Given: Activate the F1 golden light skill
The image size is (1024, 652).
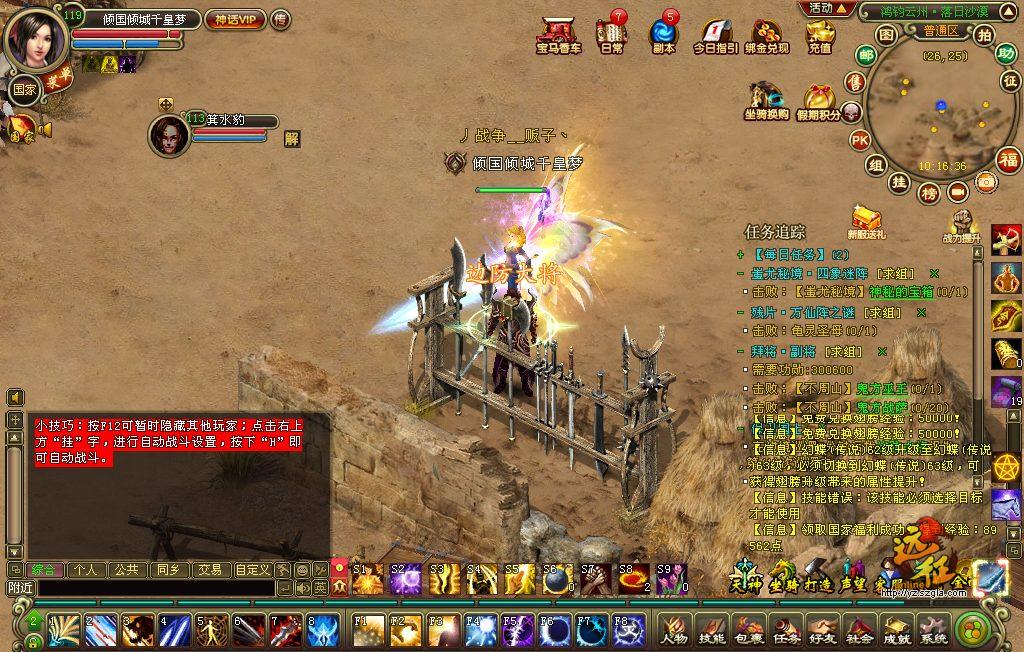Looking at the screenshot, I should point(366,630).
